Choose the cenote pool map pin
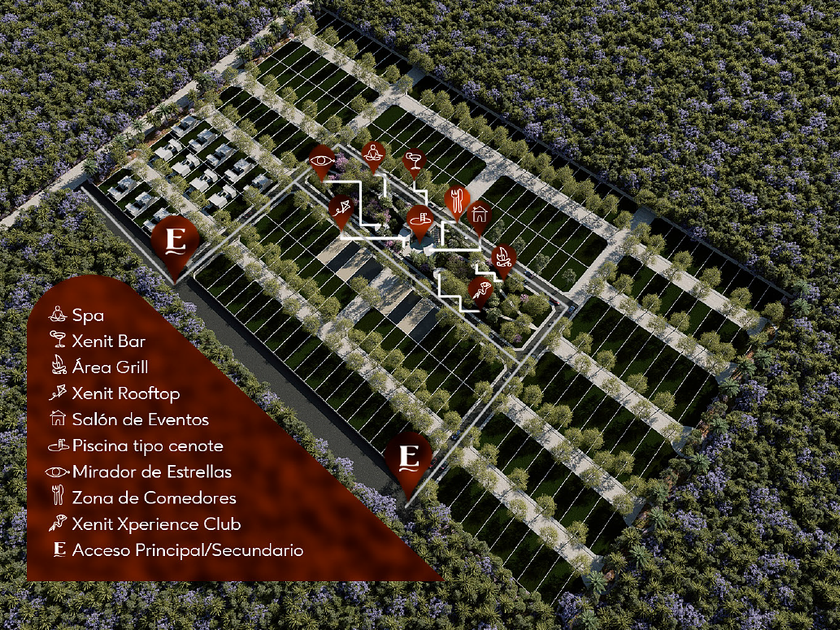The width and height of the screenshot is (840, 630). [x=420, y=217]
